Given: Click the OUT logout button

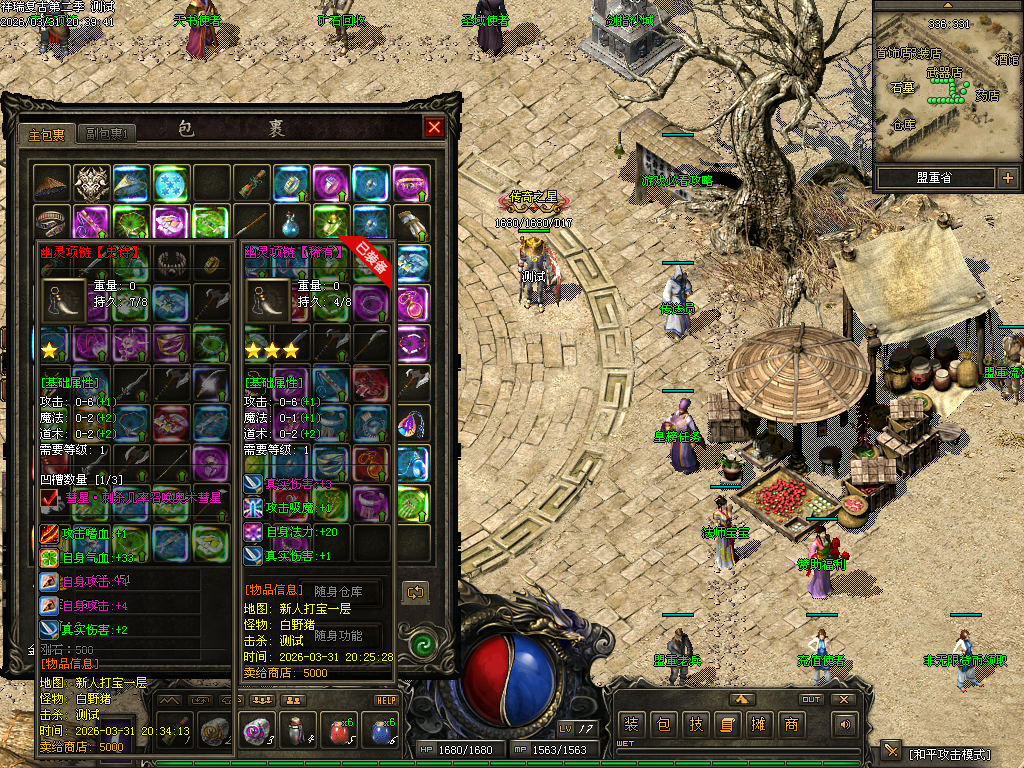Looking at the screenshot, I should [x=811, y=699].
